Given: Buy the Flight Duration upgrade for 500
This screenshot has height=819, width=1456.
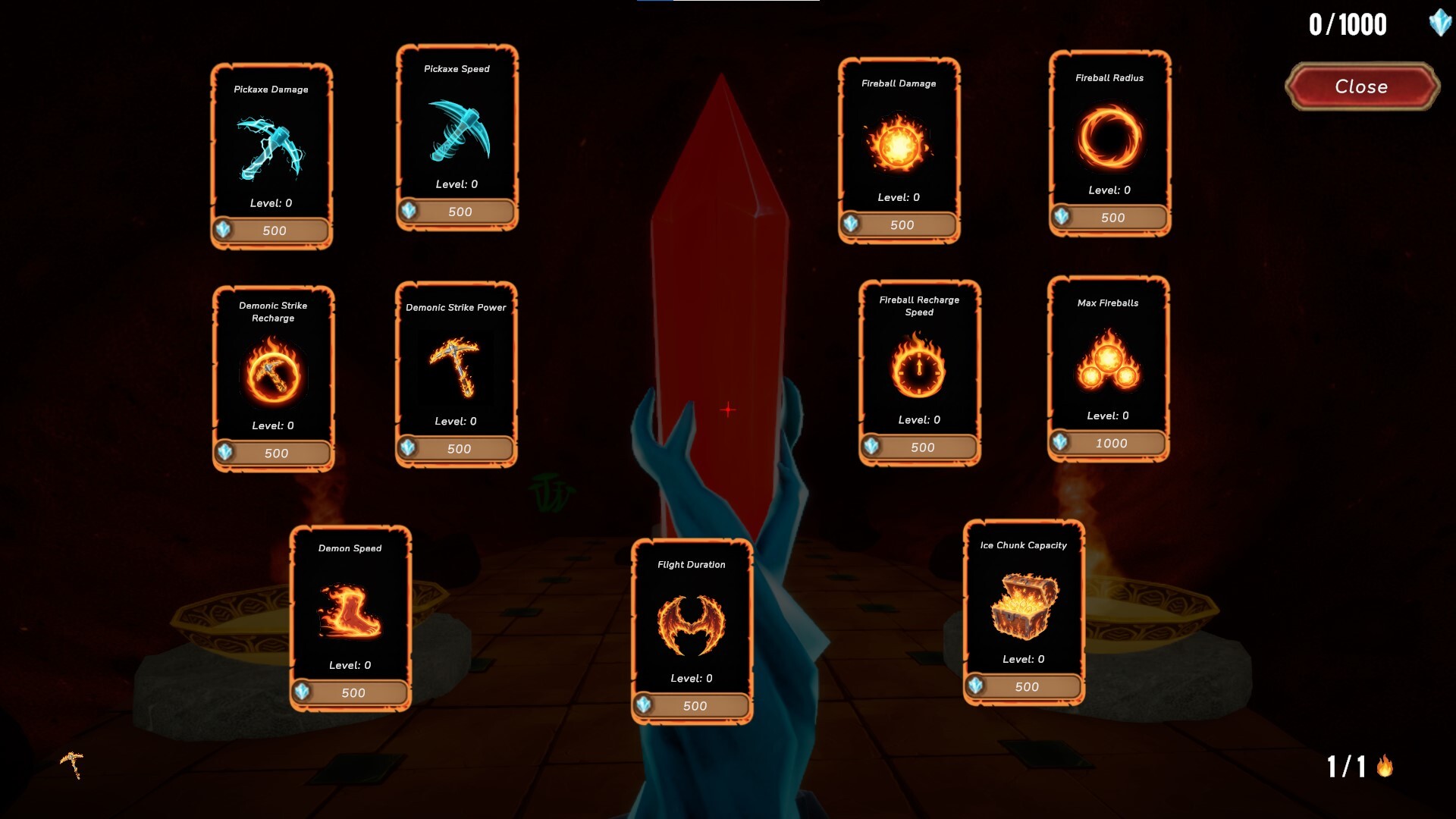Looking at the screenshot, I should click(690, 705).
